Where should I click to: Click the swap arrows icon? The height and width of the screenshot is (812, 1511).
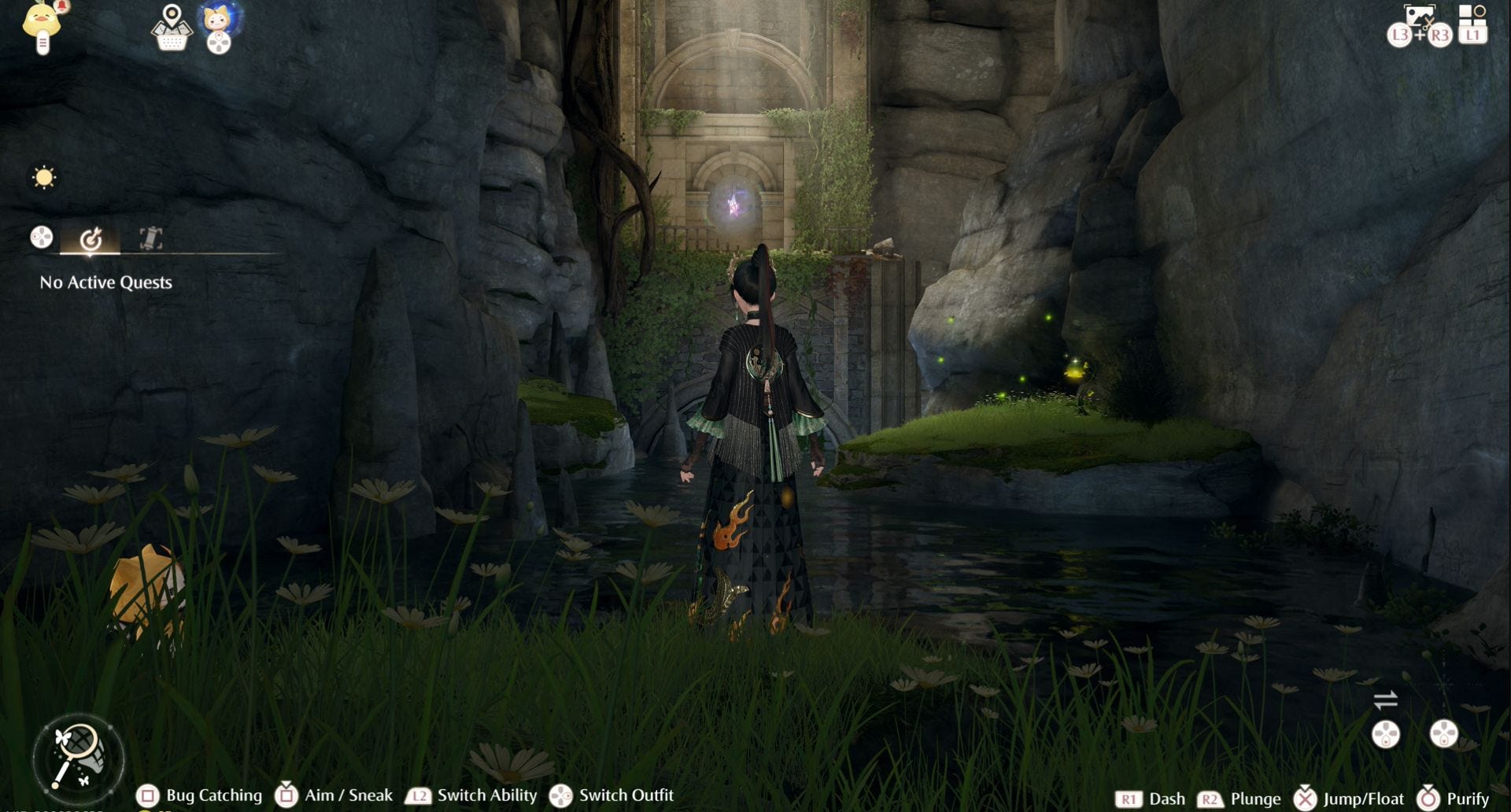coord(1385,699)
